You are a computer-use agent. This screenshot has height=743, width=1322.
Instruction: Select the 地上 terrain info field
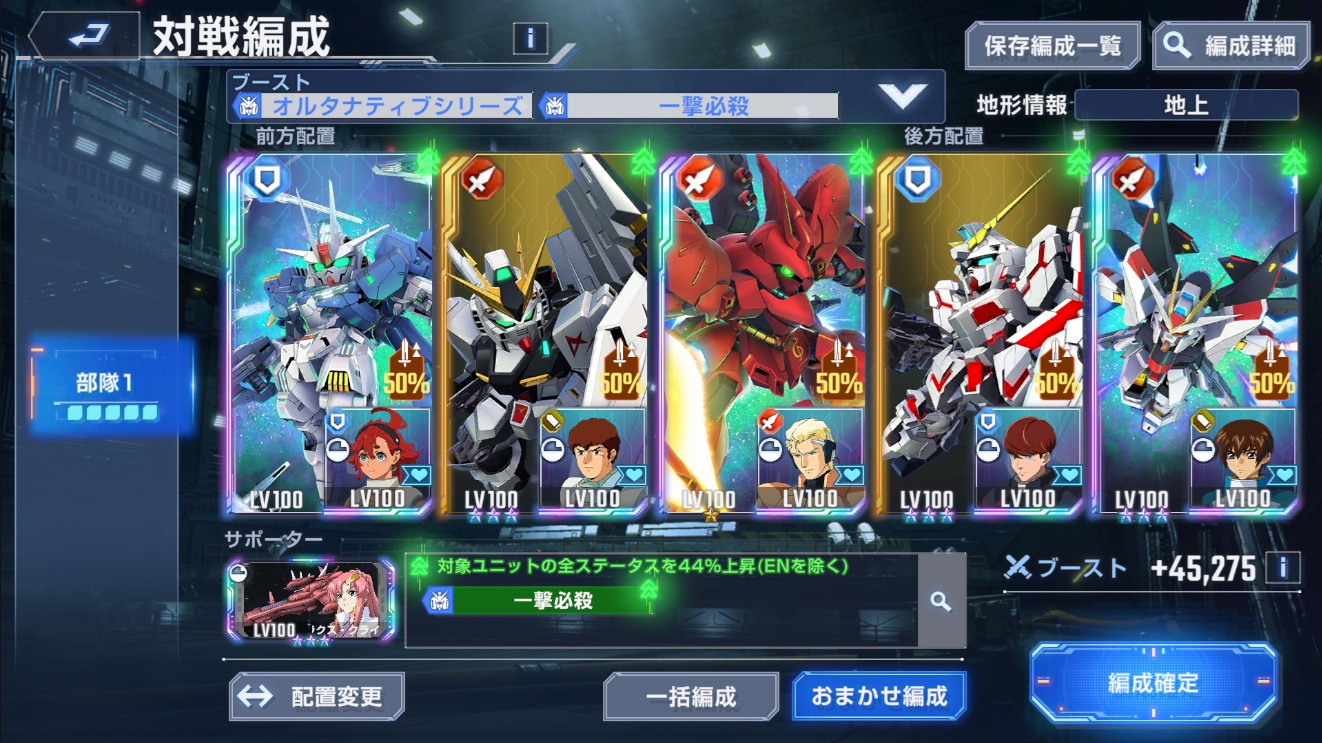[x=1186, y=105]
